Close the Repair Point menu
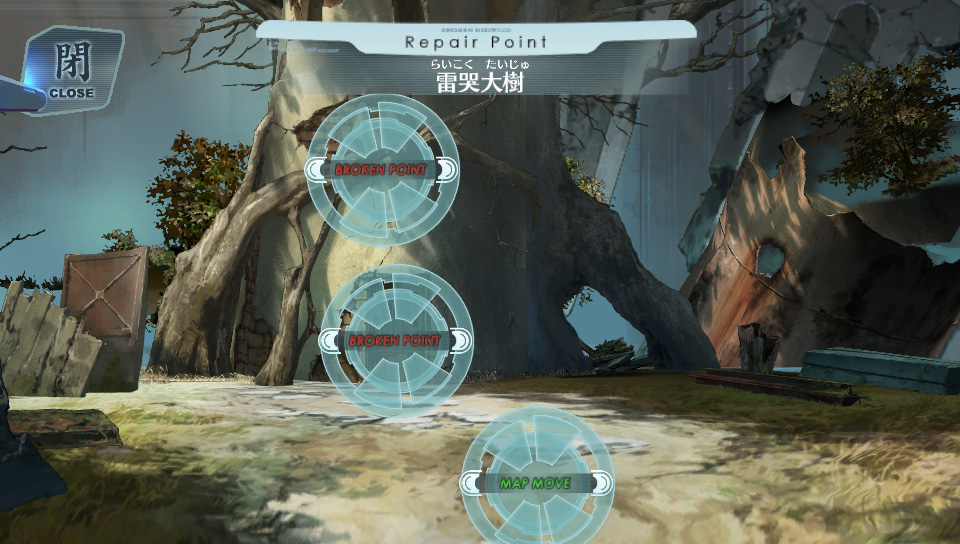Image resolution: width=960 pixels, height=544 pixels. click(72, 70)
